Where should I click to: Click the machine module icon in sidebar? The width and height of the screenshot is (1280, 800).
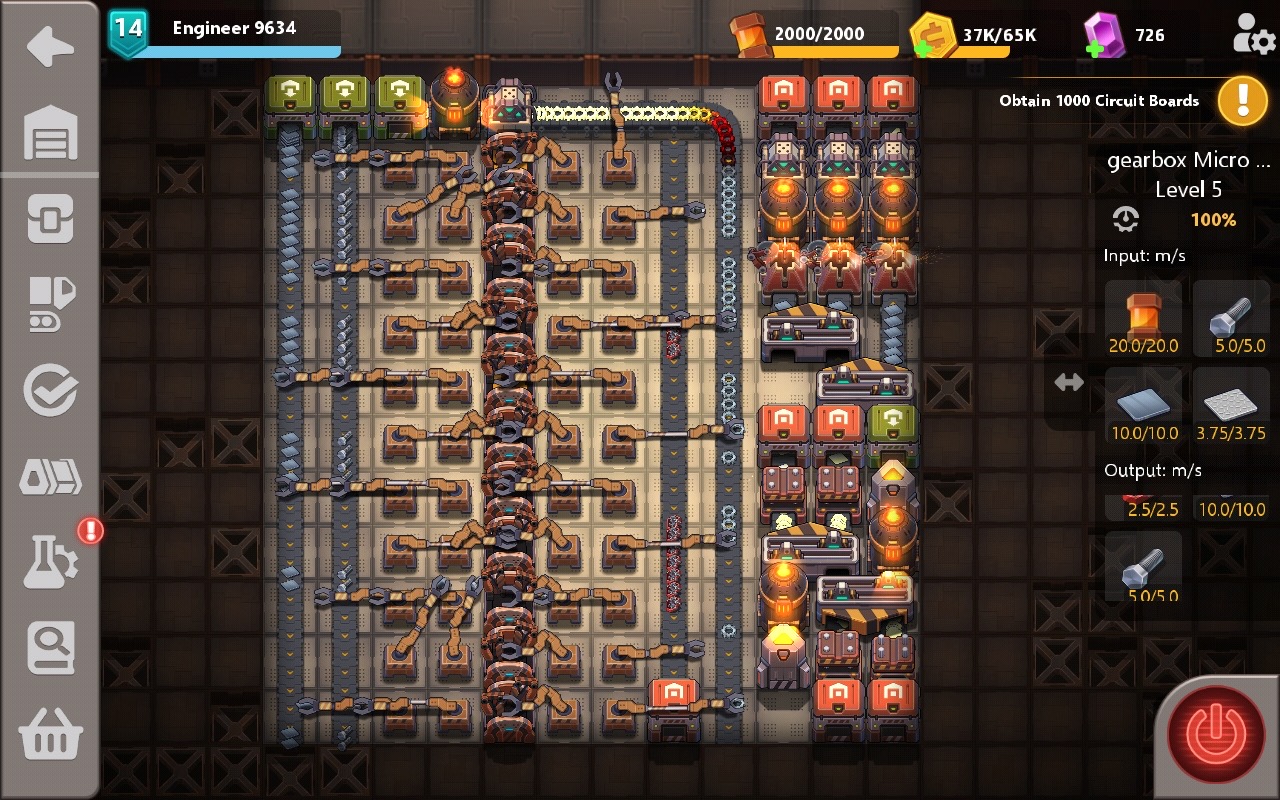pos(50,218)
